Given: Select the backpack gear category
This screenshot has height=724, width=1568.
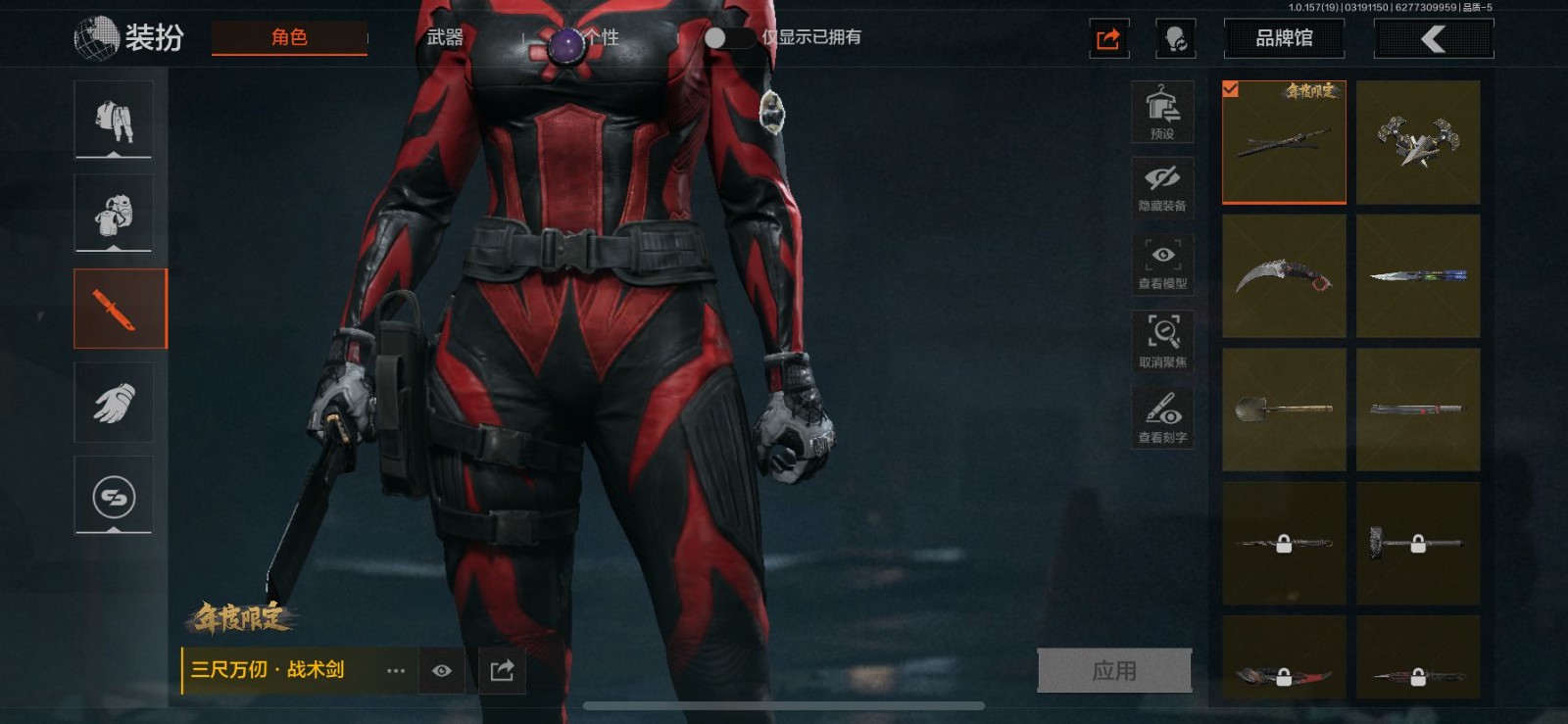Looking at the screenshot, I should (114, 214).
